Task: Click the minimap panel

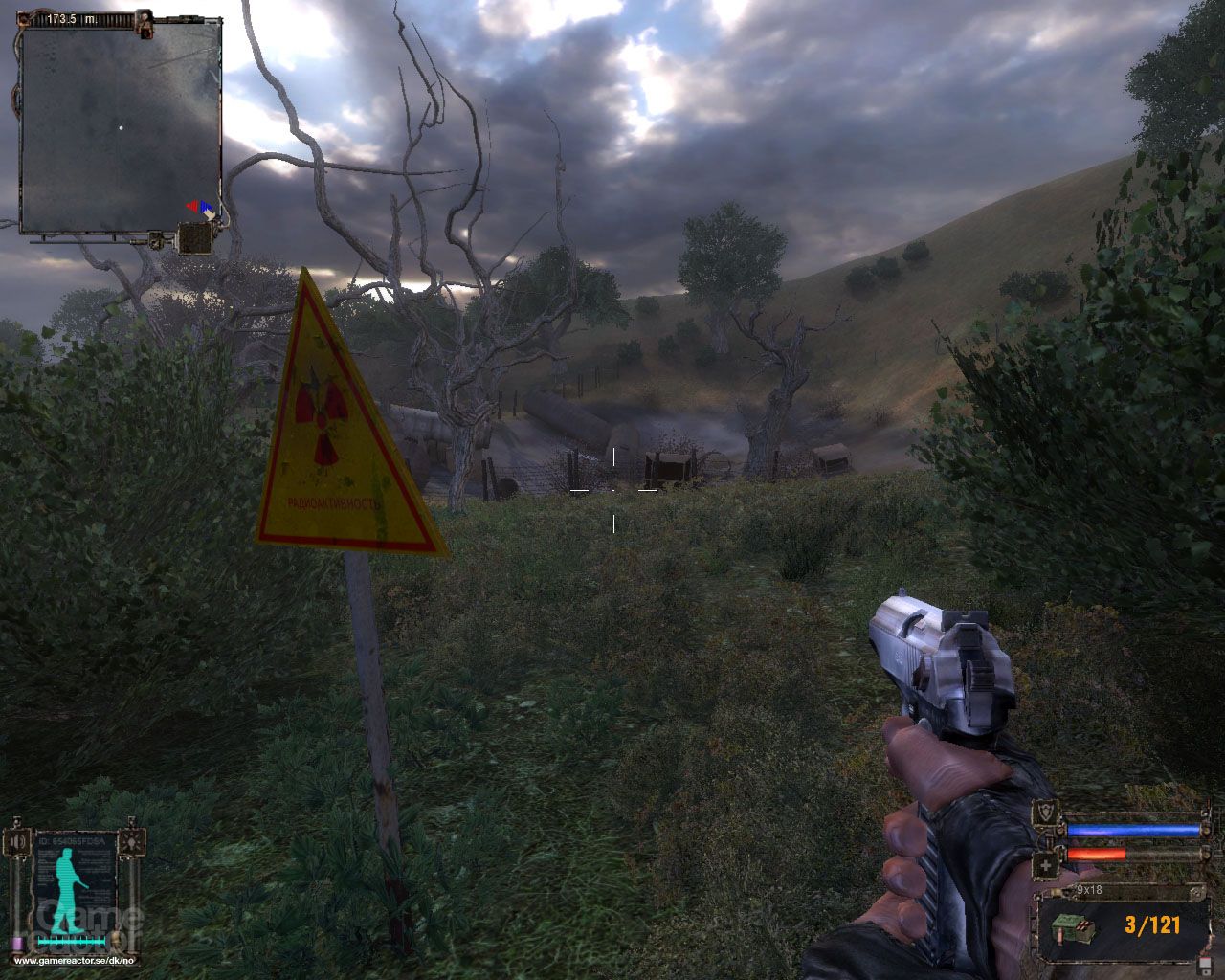Action: tap(121, 127)
